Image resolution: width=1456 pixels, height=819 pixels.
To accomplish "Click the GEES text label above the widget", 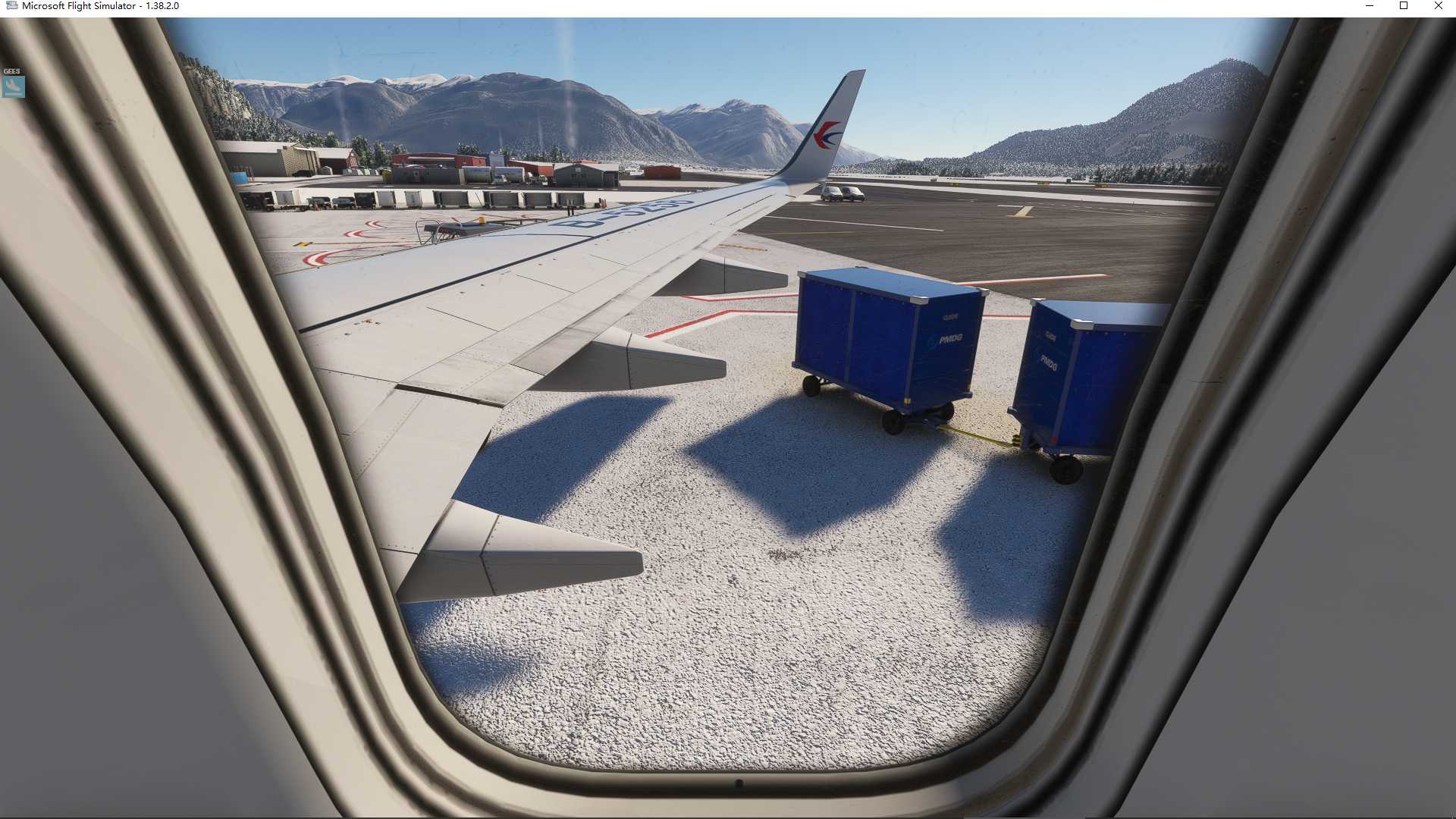I will coord(11,70).
